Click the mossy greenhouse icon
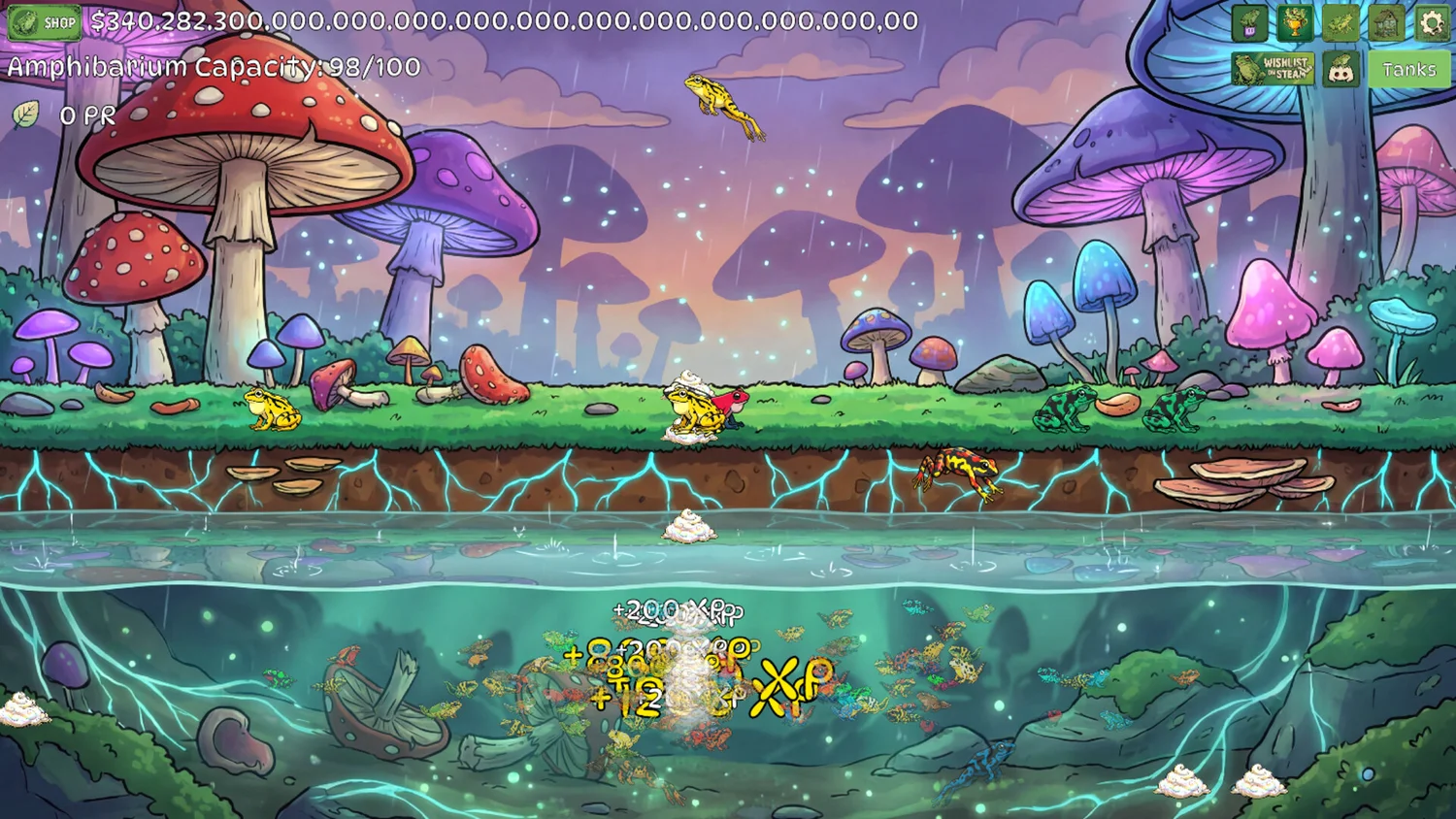1456x819 pixels. [1386, 22]
